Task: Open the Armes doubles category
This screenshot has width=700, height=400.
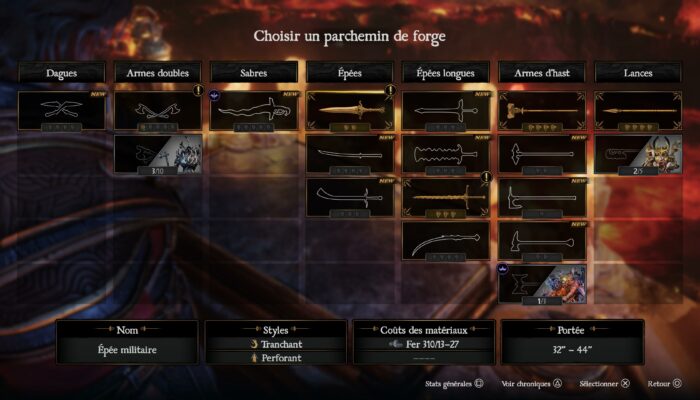Action: tap(157, 72)
